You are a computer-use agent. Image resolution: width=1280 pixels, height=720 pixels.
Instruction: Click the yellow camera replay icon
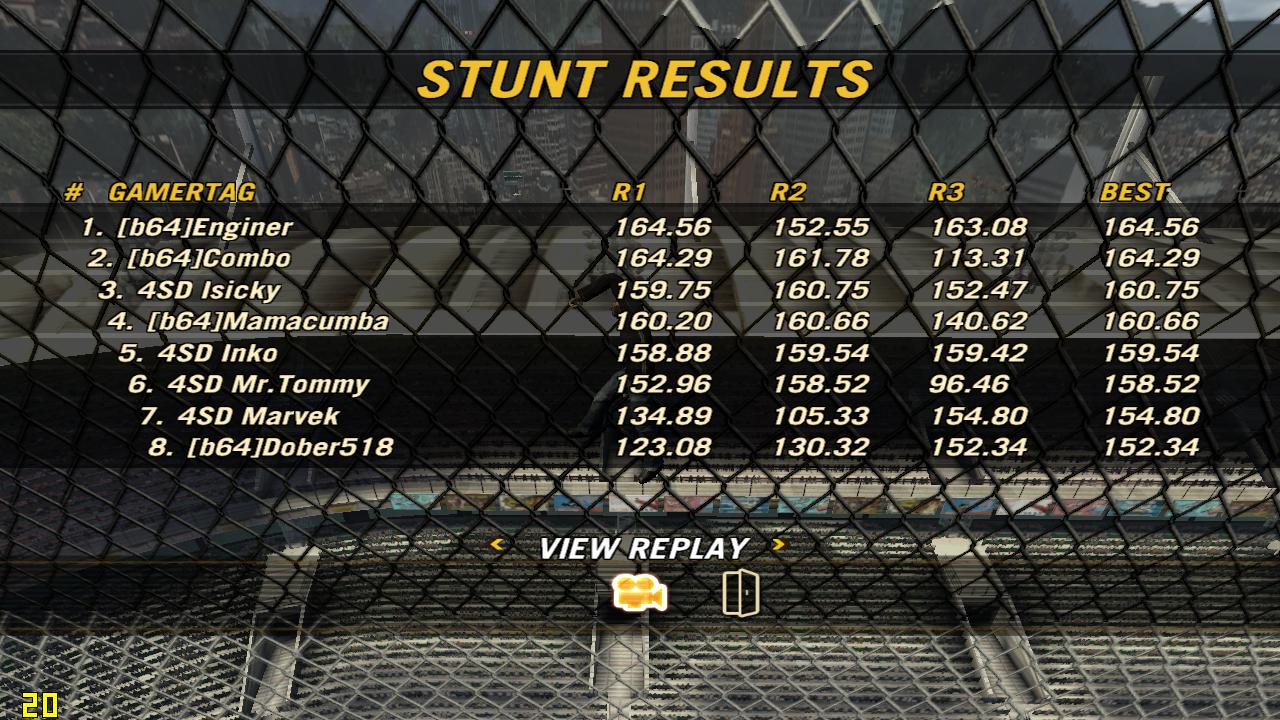tap(639, 594)
